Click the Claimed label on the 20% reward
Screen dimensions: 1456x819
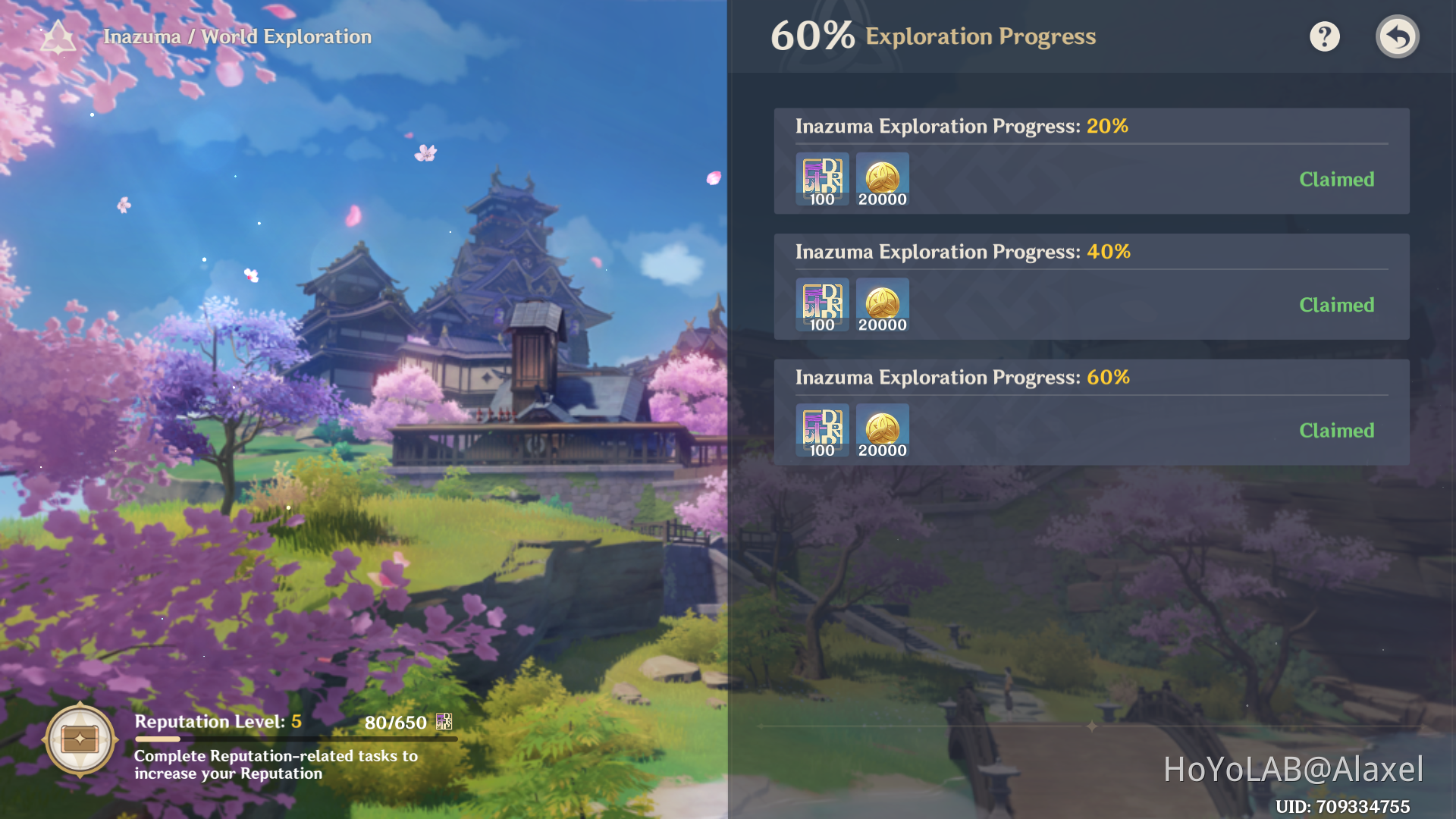[x=1337, y=179]
